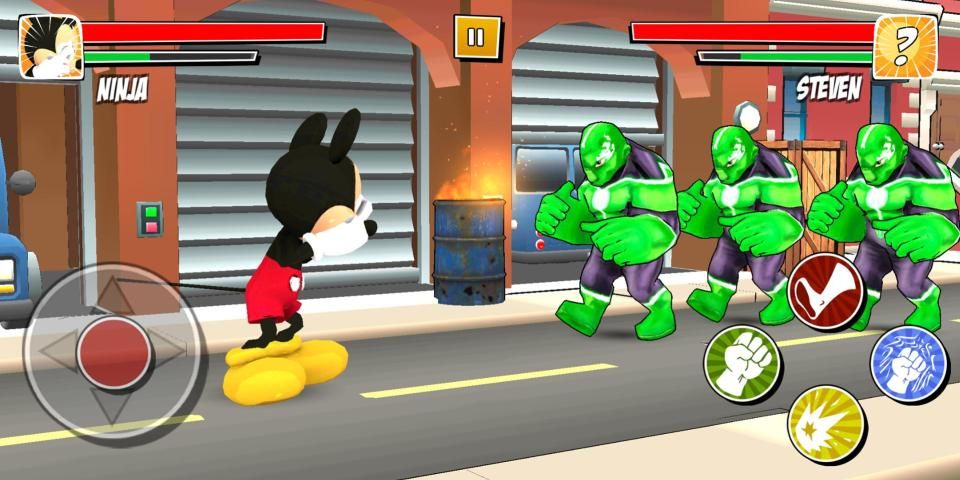The width and height of the screenshot is (960, 480).
Task: Tap the red virtual joystick center
Action: coord(115,351)
